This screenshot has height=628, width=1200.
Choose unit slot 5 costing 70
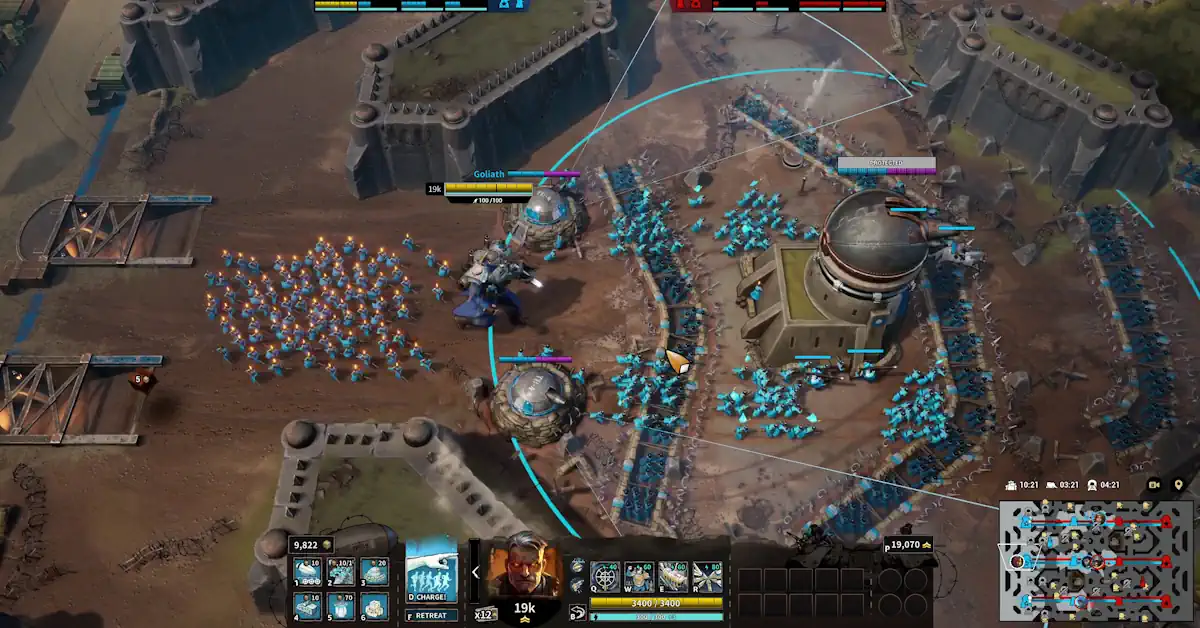341,606
